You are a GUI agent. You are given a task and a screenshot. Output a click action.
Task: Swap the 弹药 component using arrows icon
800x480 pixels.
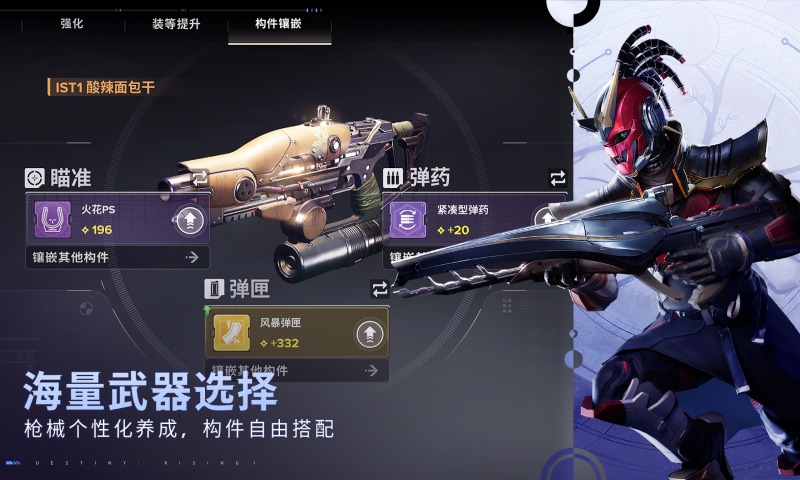[x=558, y=178]
